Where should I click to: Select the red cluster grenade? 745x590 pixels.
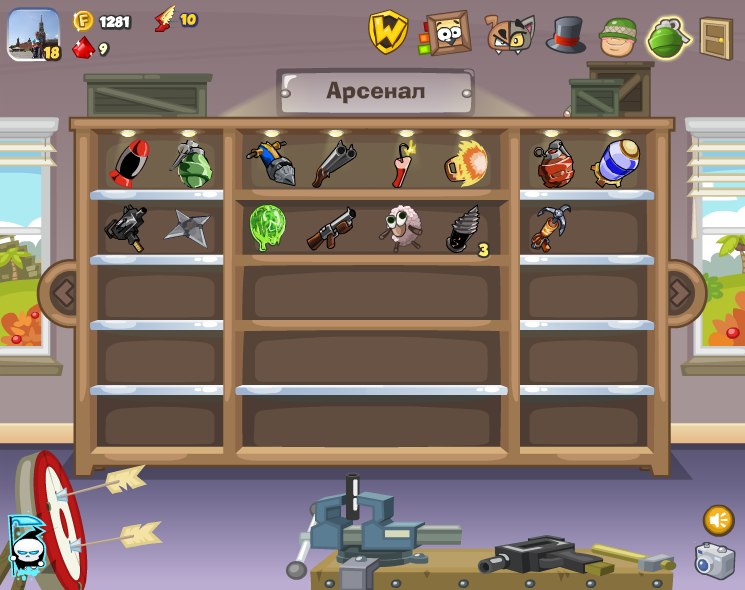pos(555,165)
